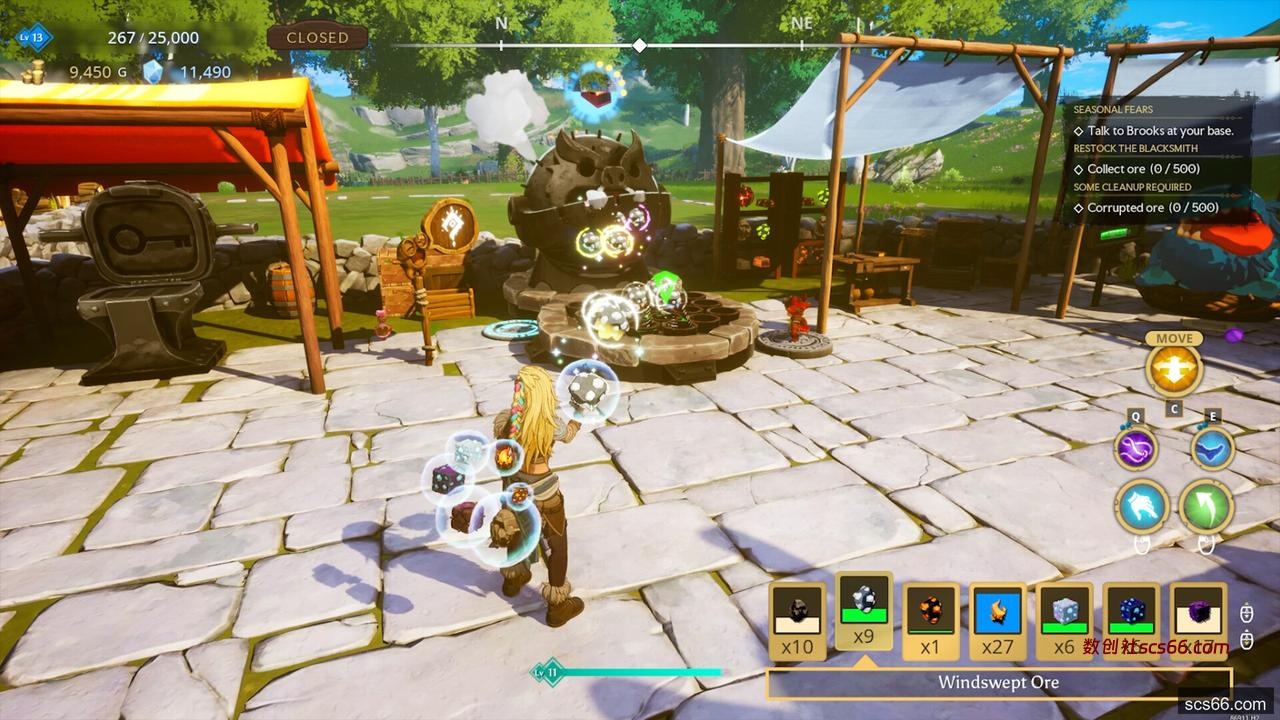Pick the pale blue cube slot with x6
The image size is (1280, 720).
1064,620
